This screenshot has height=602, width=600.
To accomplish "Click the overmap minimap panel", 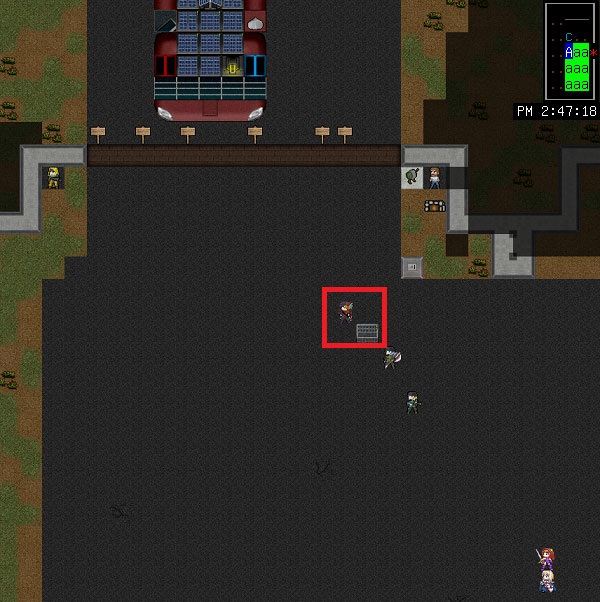I will [x=570, y=50].
